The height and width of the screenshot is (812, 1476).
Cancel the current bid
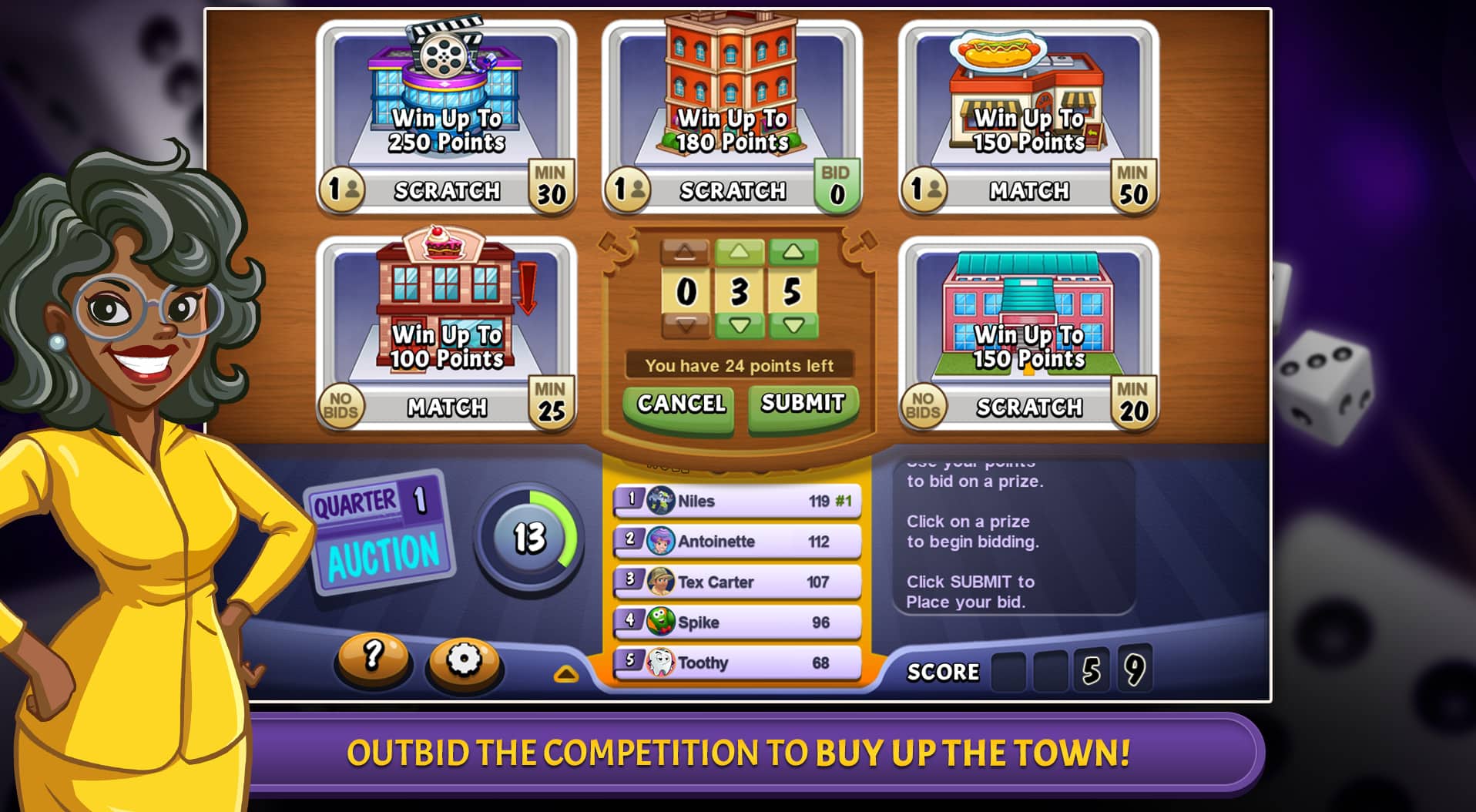tap(679, 404)
